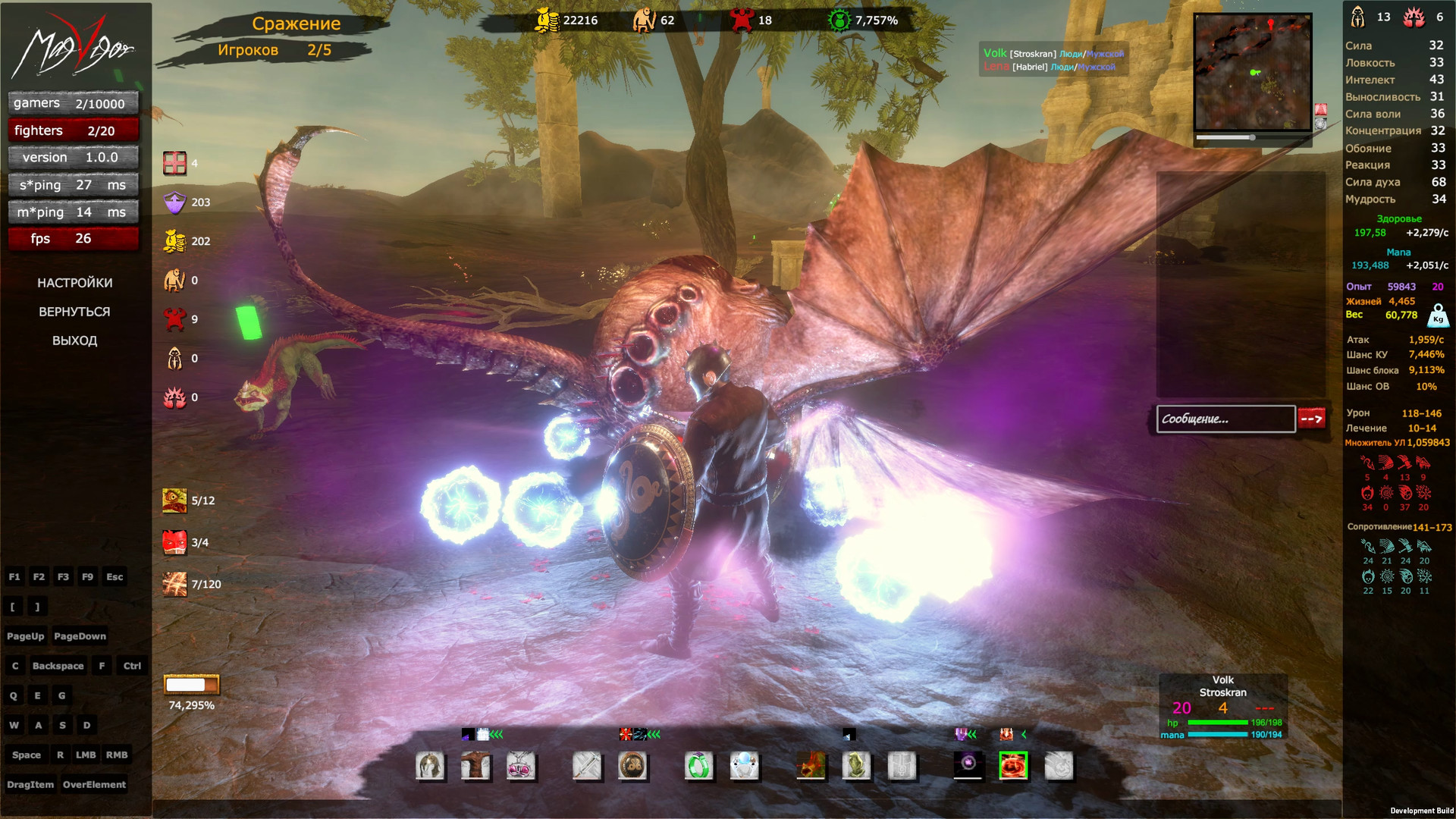Toggle the red mask icon showing 3/4
The image size is (1456, 819).
[174, 543]
